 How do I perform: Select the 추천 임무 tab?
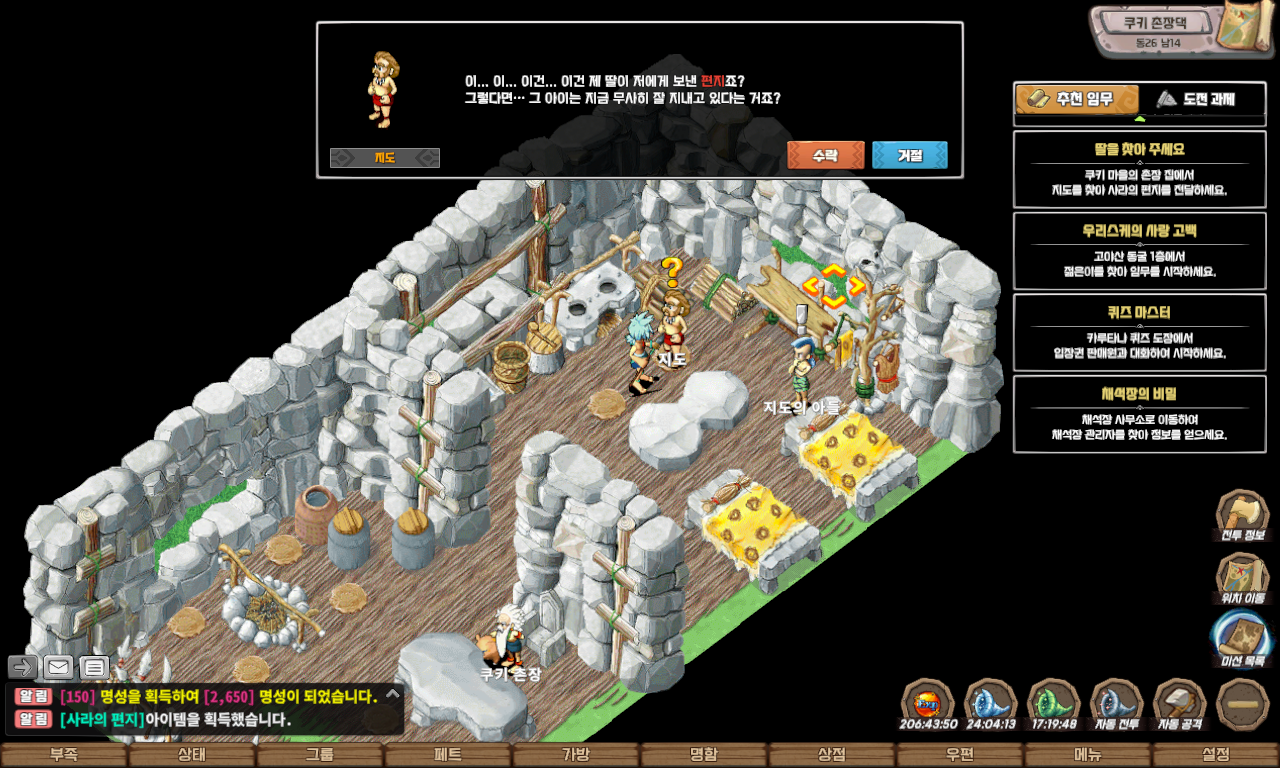click(x=1078, y=99)
